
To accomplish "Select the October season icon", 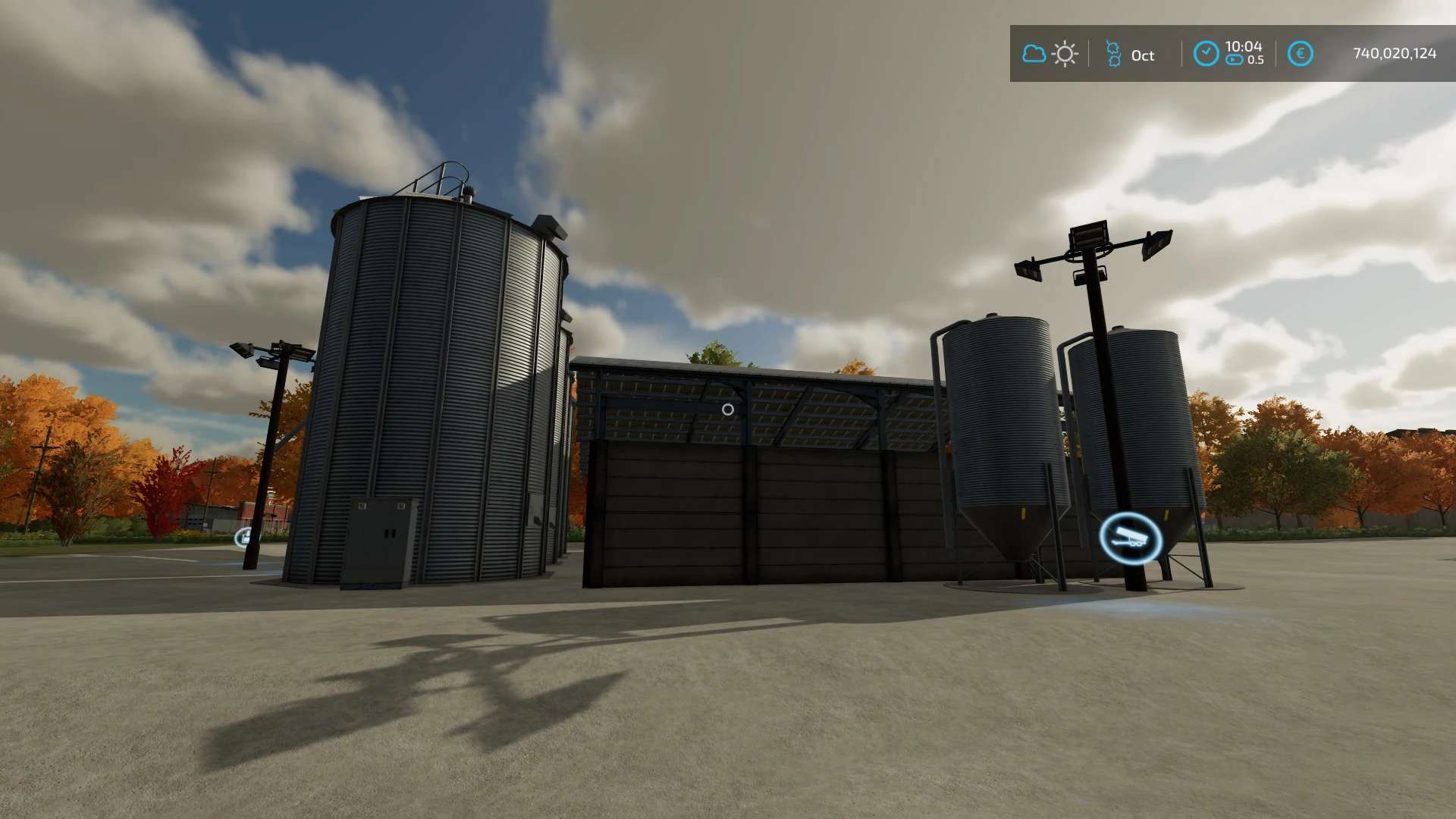I will point(1112,54).
